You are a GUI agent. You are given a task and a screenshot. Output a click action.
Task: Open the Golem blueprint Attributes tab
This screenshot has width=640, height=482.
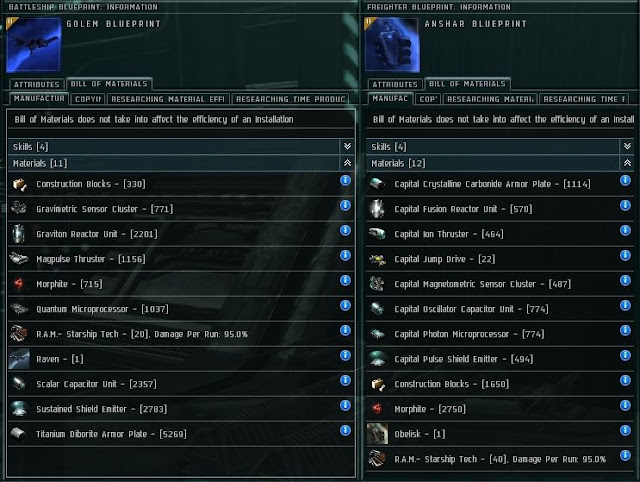(x=37, y=85)
